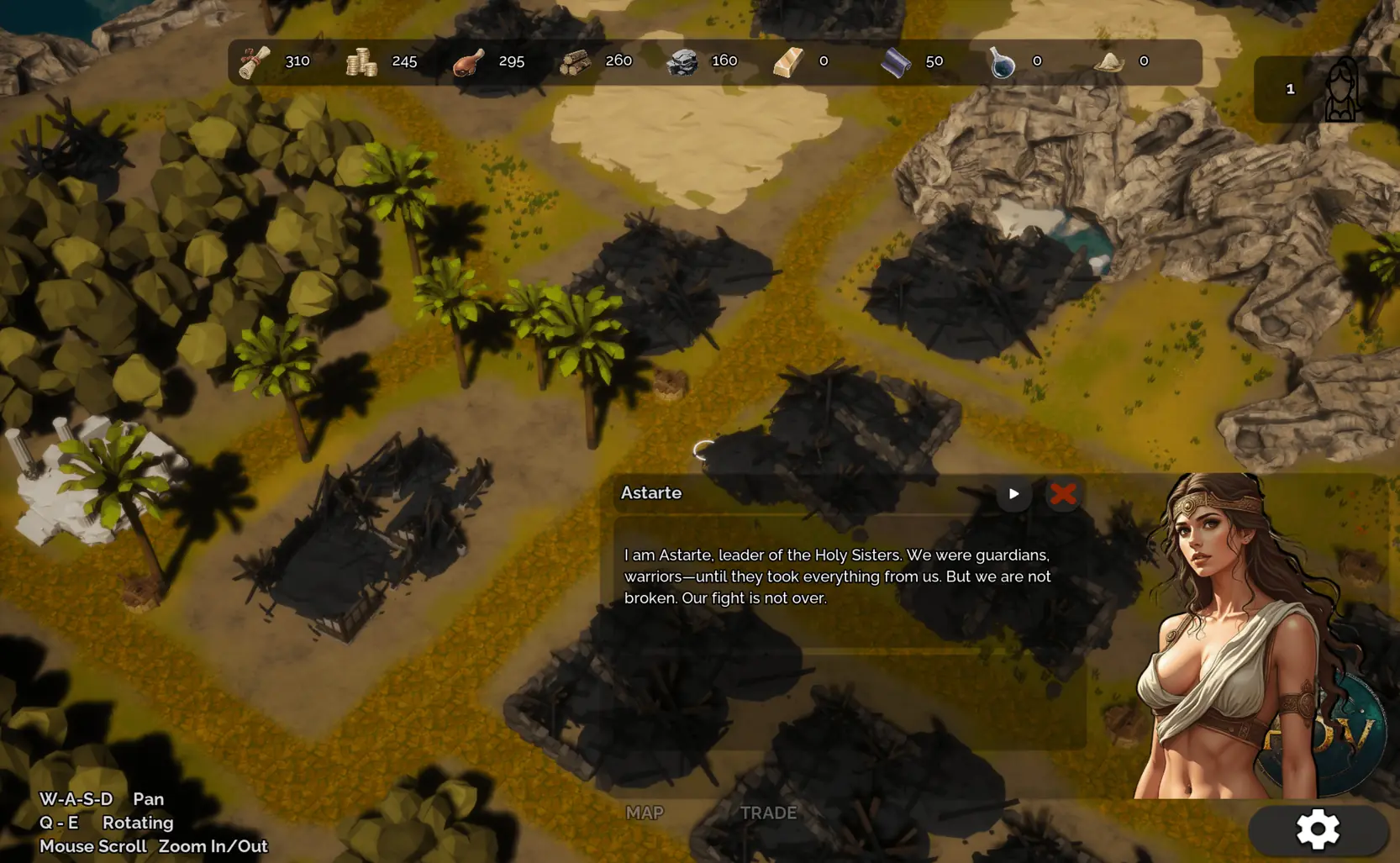Open the MAP view
The image size is (1400, 863).
click(645, 813)
